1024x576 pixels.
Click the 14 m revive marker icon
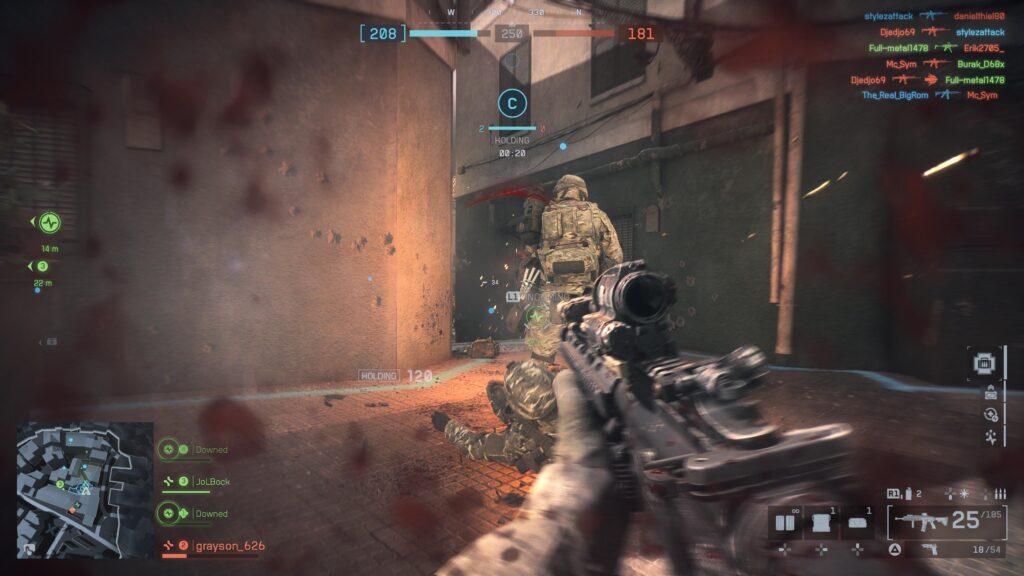[x=50, y=222]
